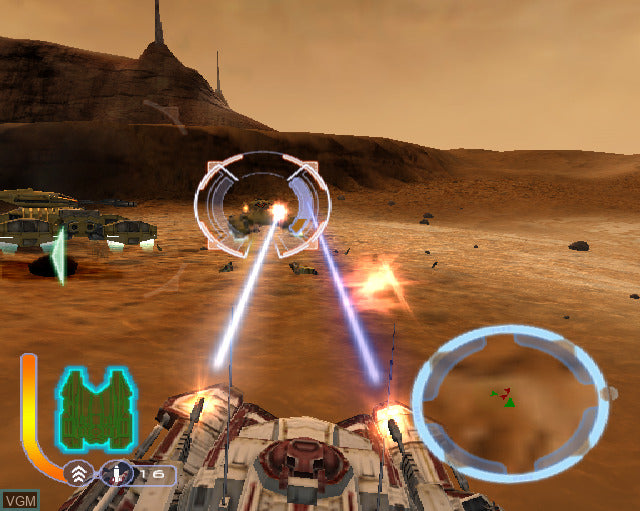Choose the missile secondary weapon icon
Screen dimensions: 640x511
click(117, 472)
